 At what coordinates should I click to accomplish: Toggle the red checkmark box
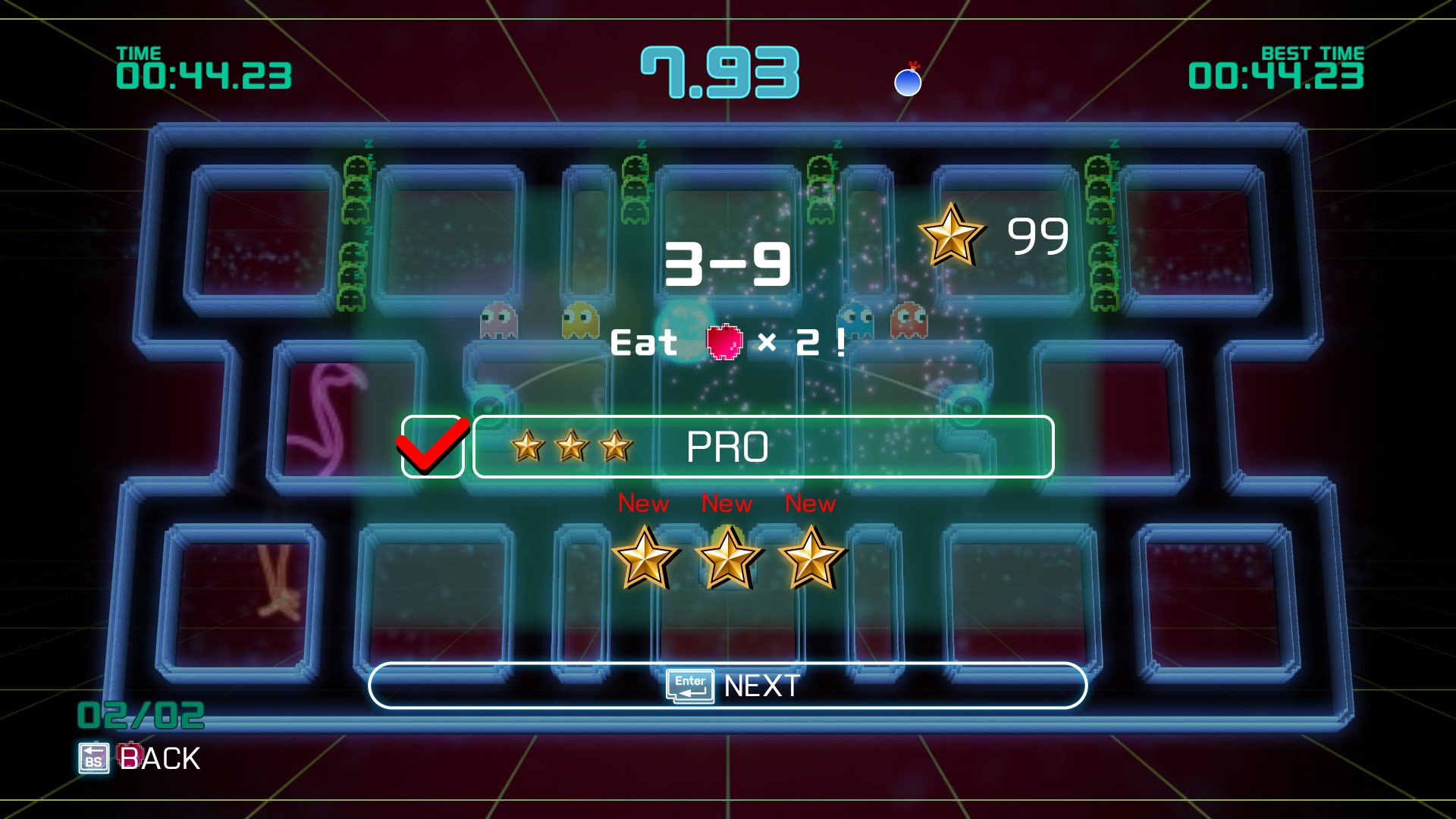coord(432,447)
